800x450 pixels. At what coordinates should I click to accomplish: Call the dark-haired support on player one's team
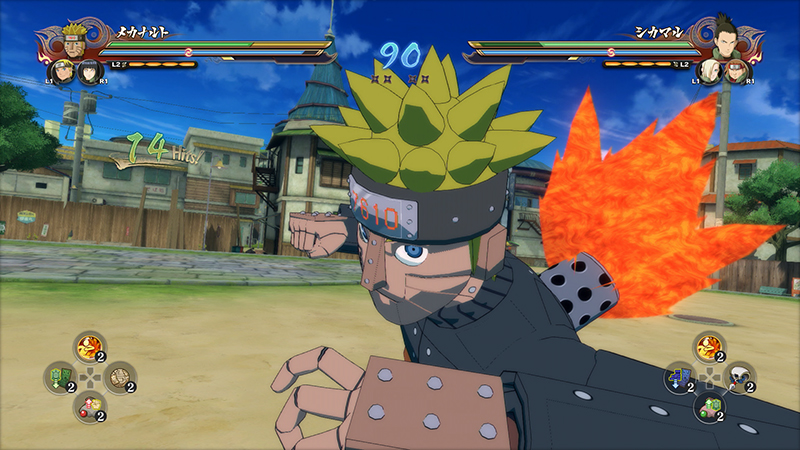click(x=87, y=72)
